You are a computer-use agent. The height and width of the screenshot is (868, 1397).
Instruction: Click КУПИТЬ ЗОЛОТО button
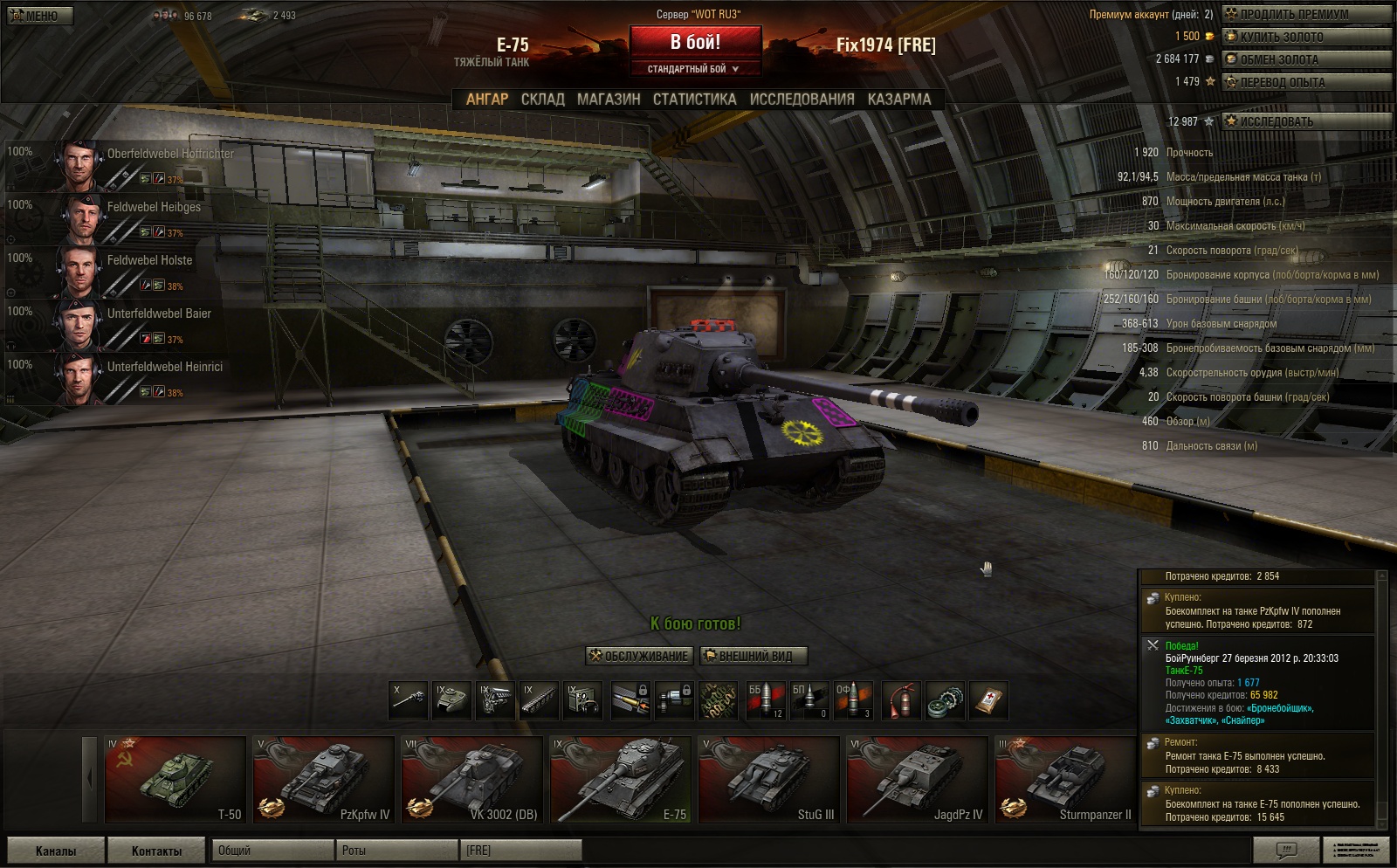click(1306, 37)
